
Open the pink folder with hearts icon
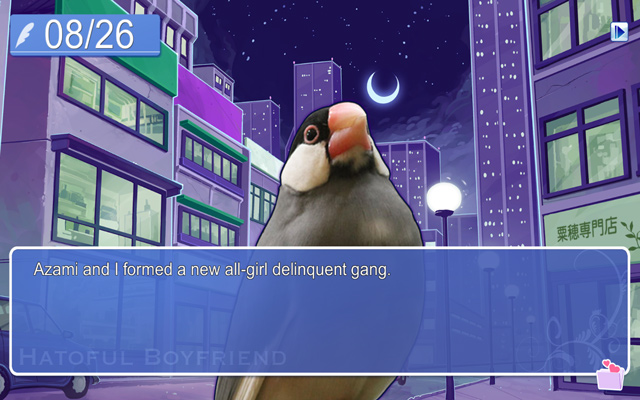[x=608, y=375]
